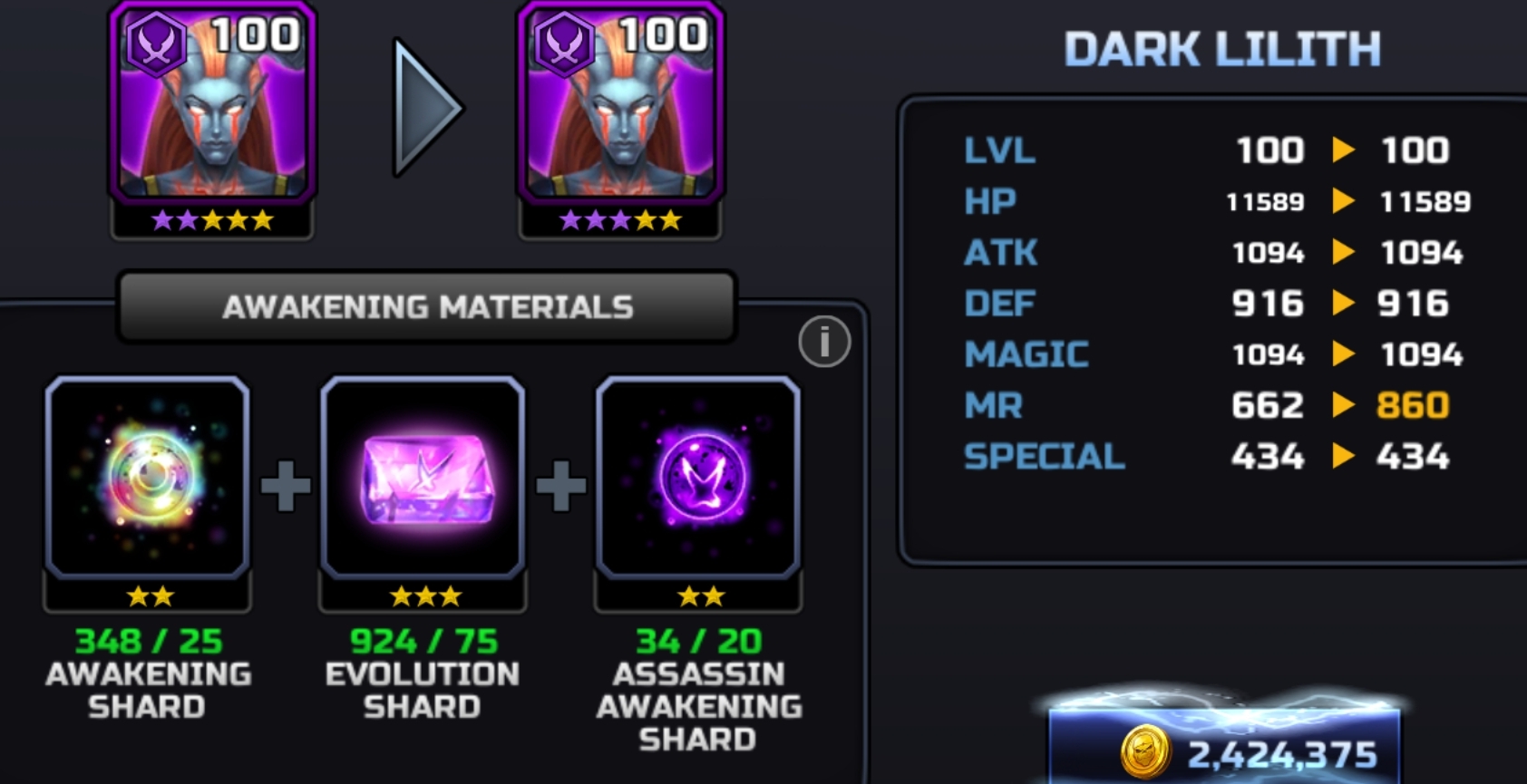Choose the Assassin Awakening Shard slot
The image size is (1527, 784).
698,478
